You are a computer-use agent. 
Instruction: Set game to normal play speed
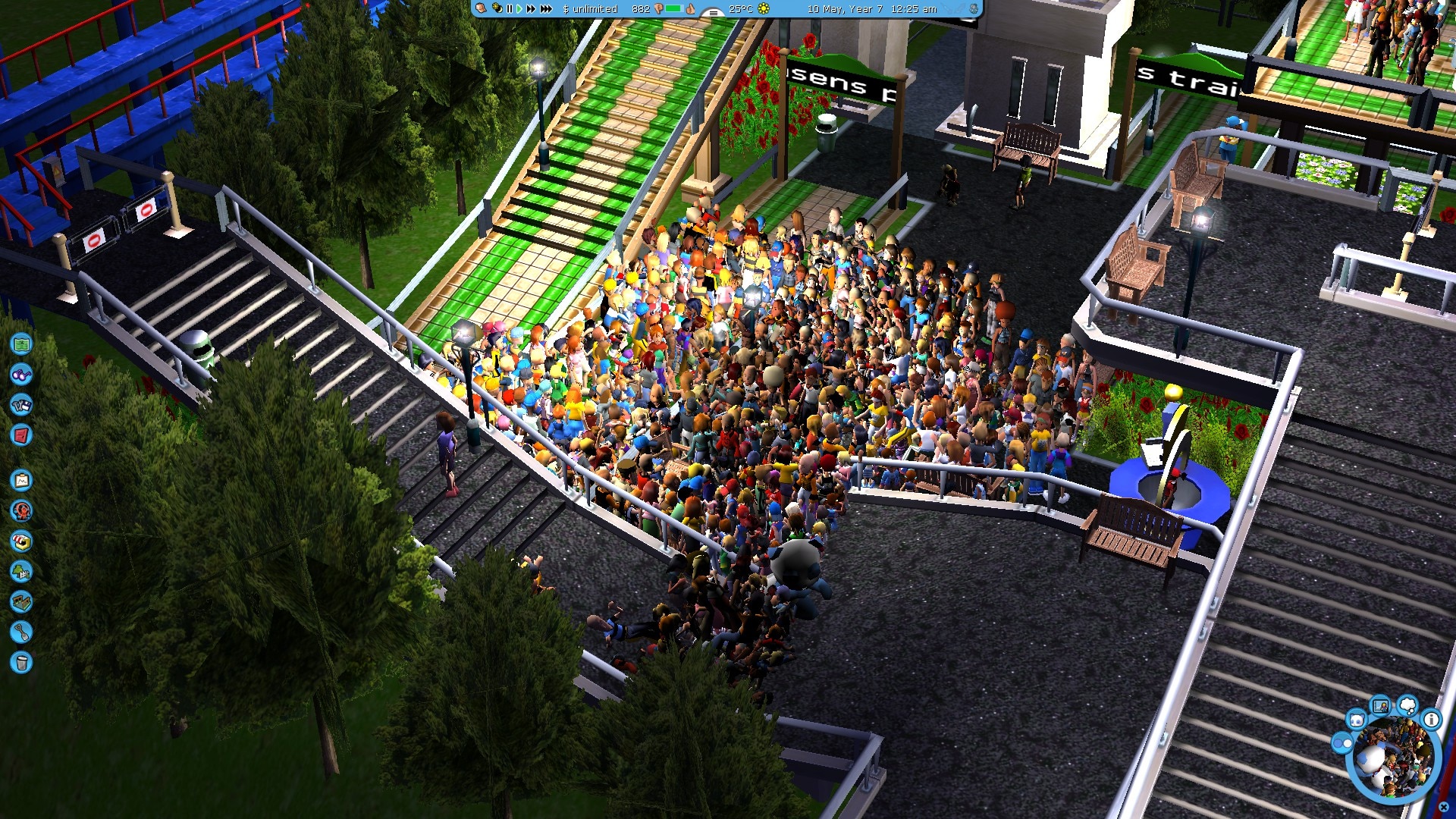coord(519,9)
